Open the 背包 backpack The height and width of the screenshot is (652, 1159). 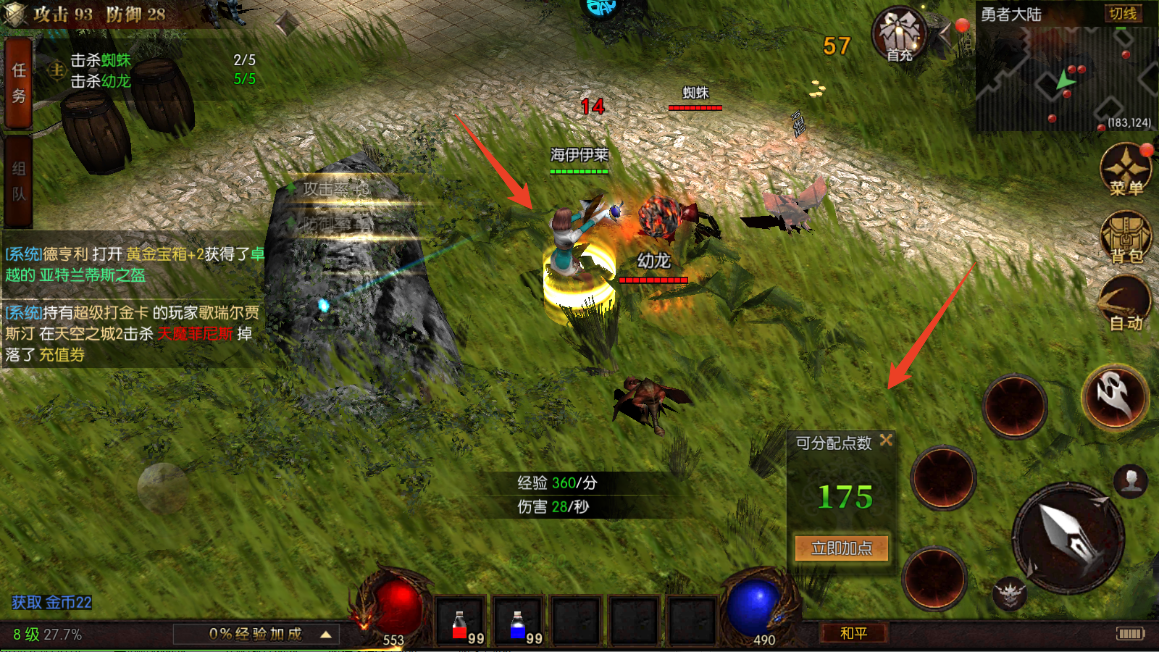[x=1126, y=238]
